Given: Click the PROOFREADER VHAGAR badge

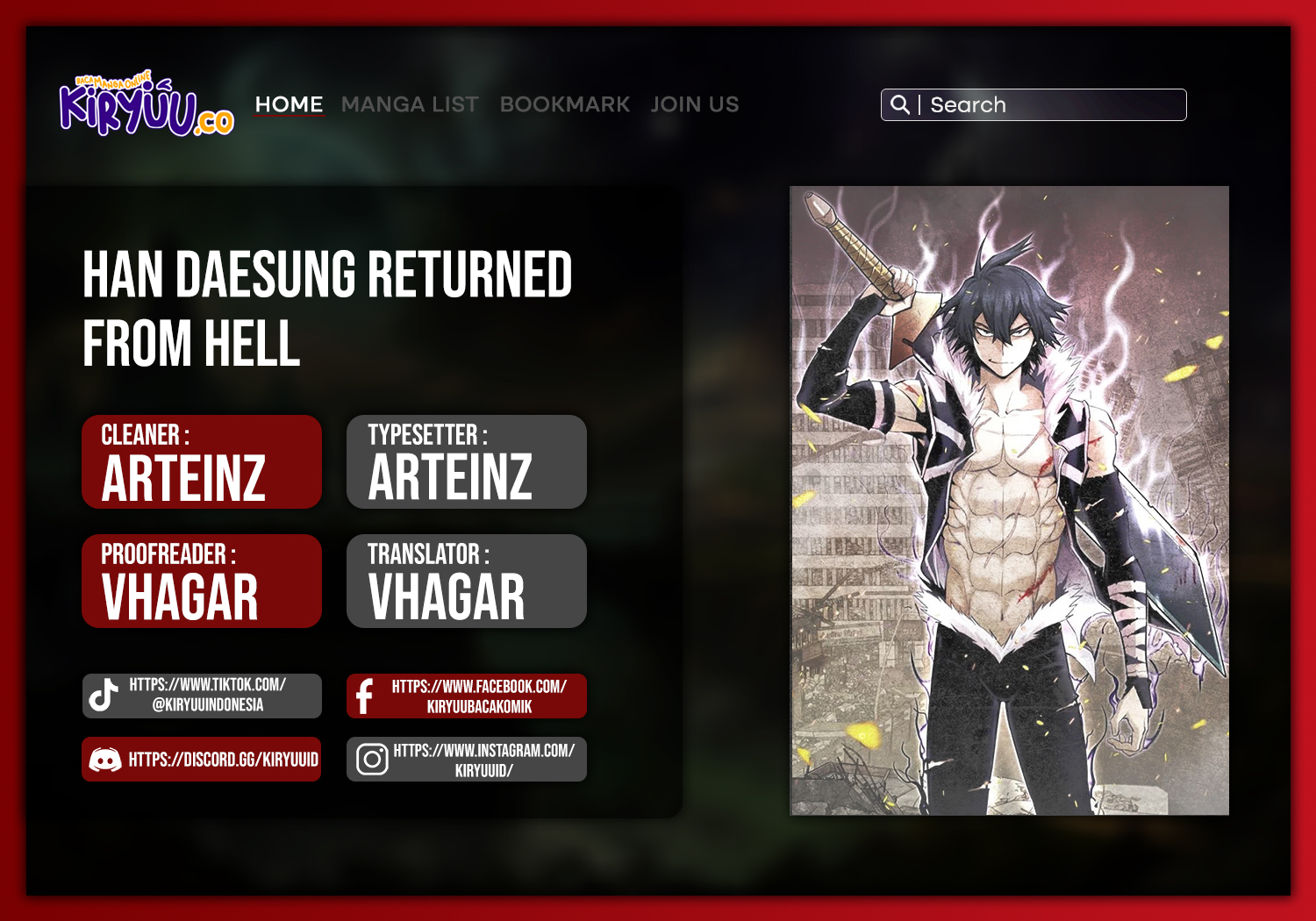Looking at the screenshot, I should pyautogui.click(x=201, y=581).
